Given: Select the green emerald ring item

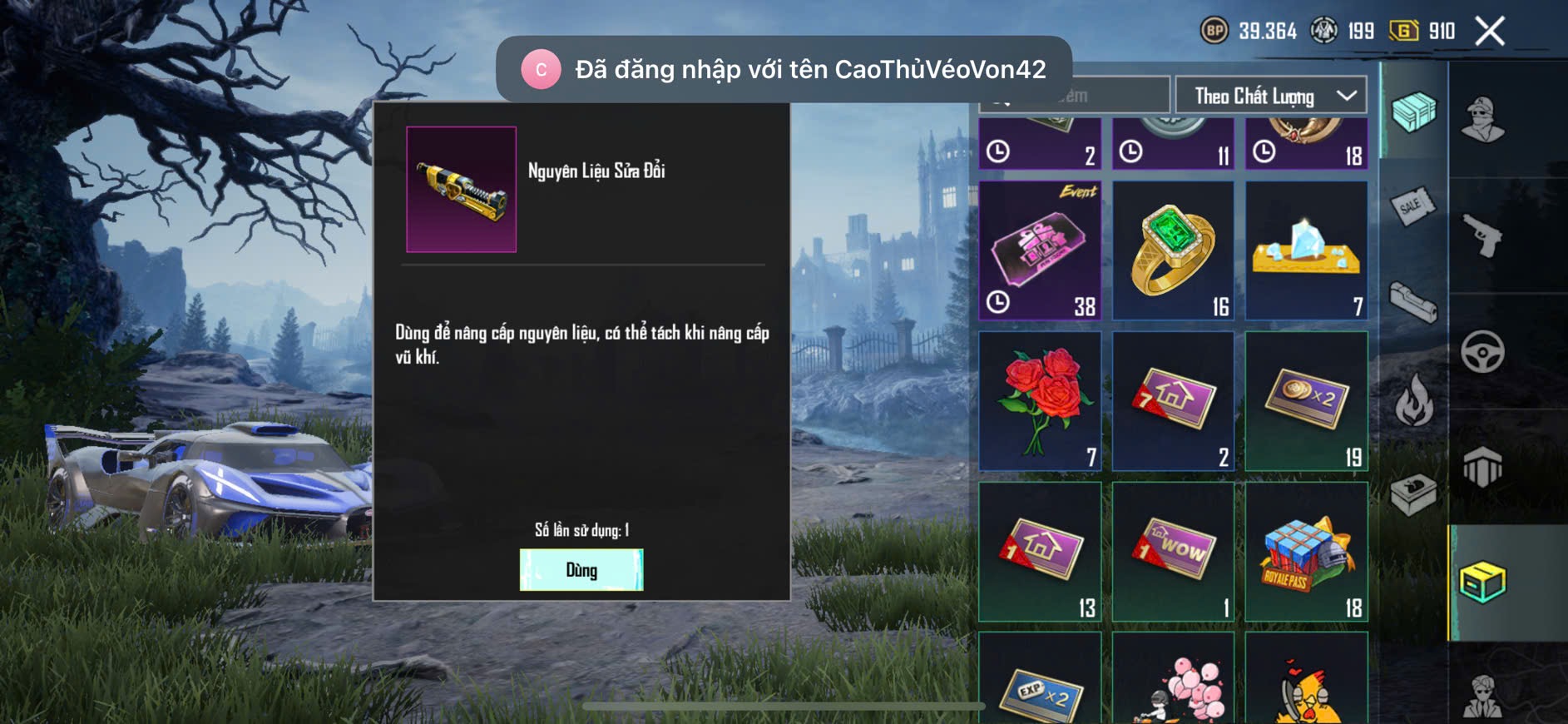Looking at the screenshot, I should point(1173,250).
